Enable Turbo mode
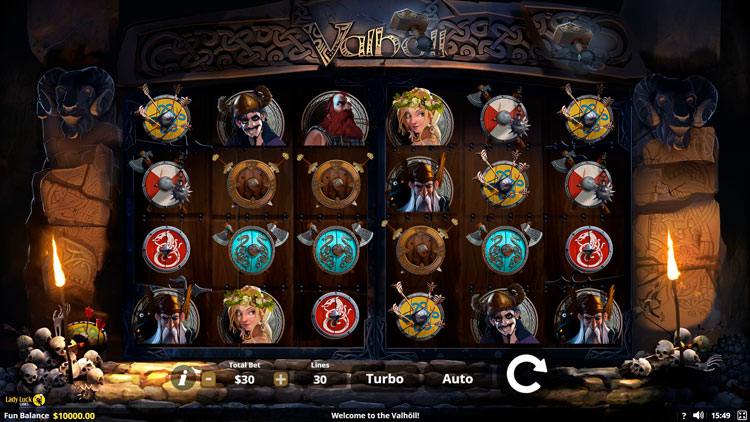The height and width of the screenshot is (422, 750). tap(385, 379)
